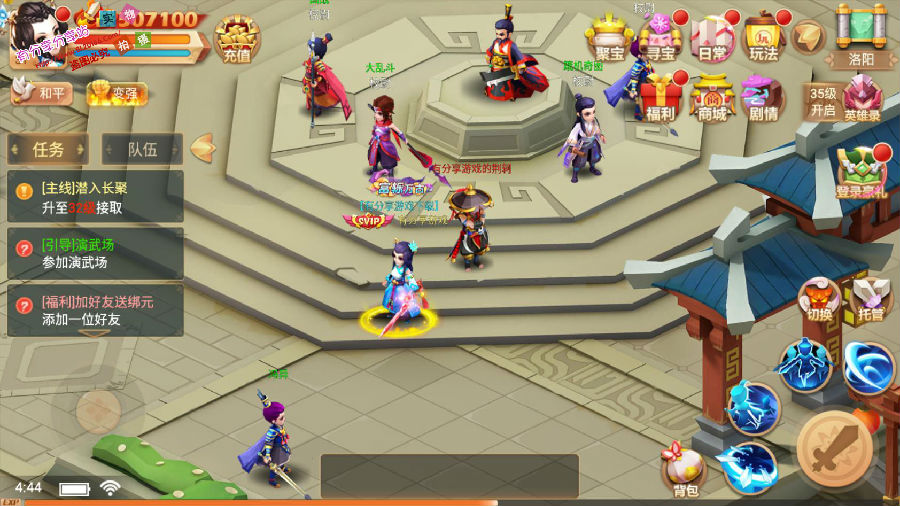900x506 pixels.
Task: Open the 寻宝 treasure hunt icon
Action: tap(661, 38)
